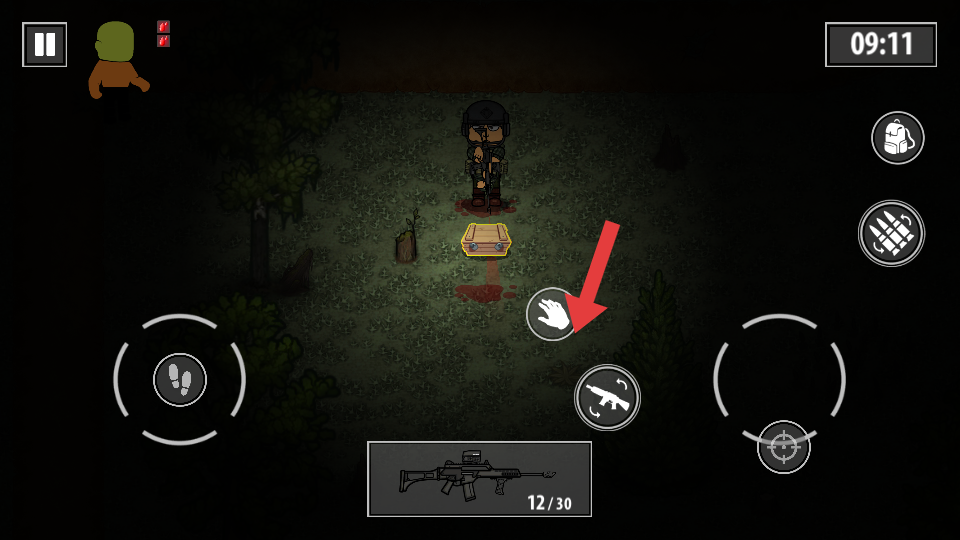Image resolution: width=960 pixels, height=540 pixels.
Task: Open the backpack inventory
Action: point(897,138)
